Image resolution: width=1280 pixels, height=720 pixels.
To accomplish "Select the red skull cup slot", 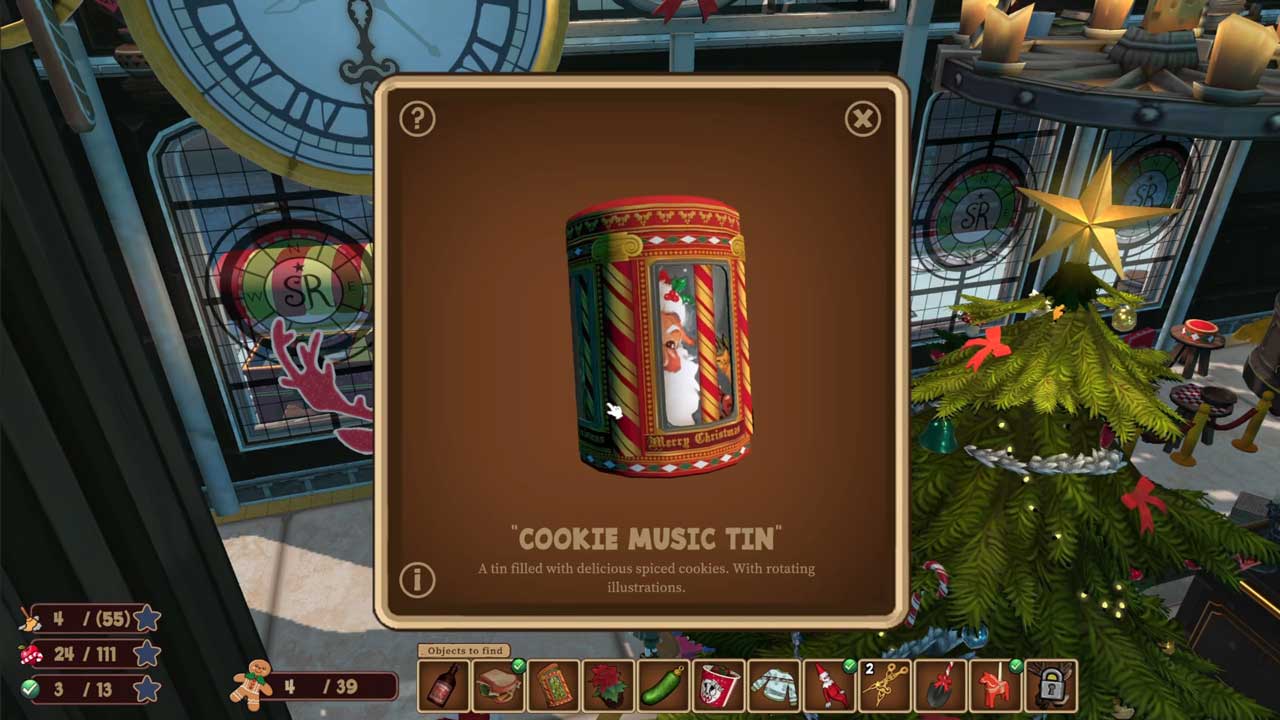I will 719,686.
